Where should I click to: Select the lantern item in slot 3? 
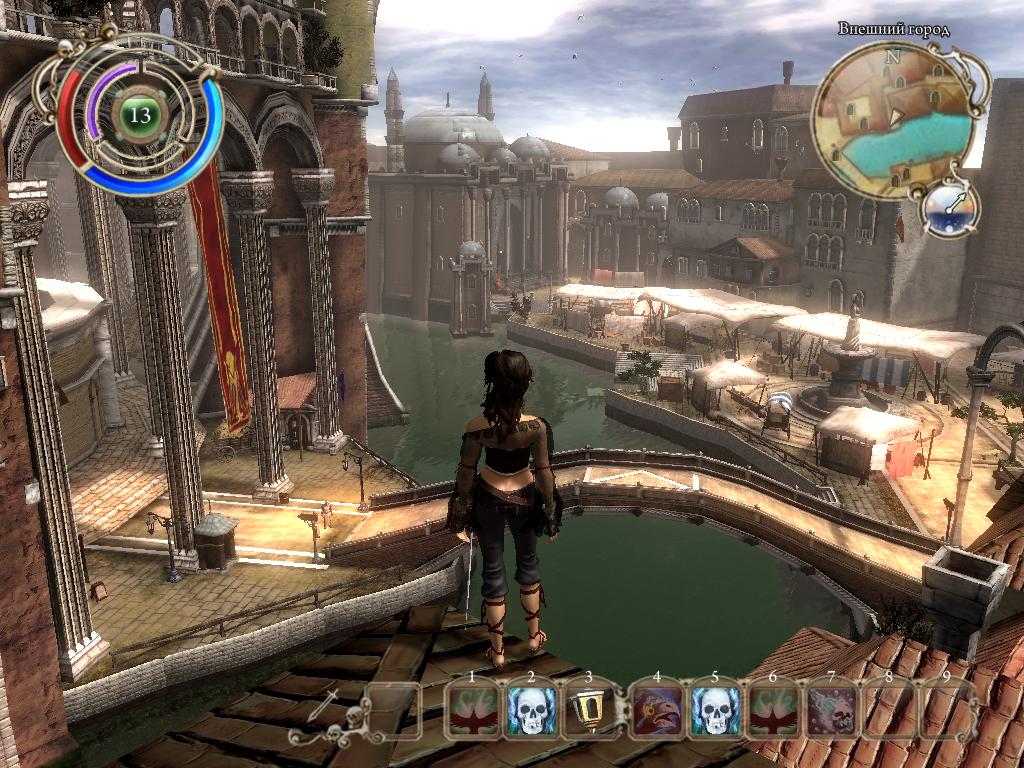pos(590,711)
